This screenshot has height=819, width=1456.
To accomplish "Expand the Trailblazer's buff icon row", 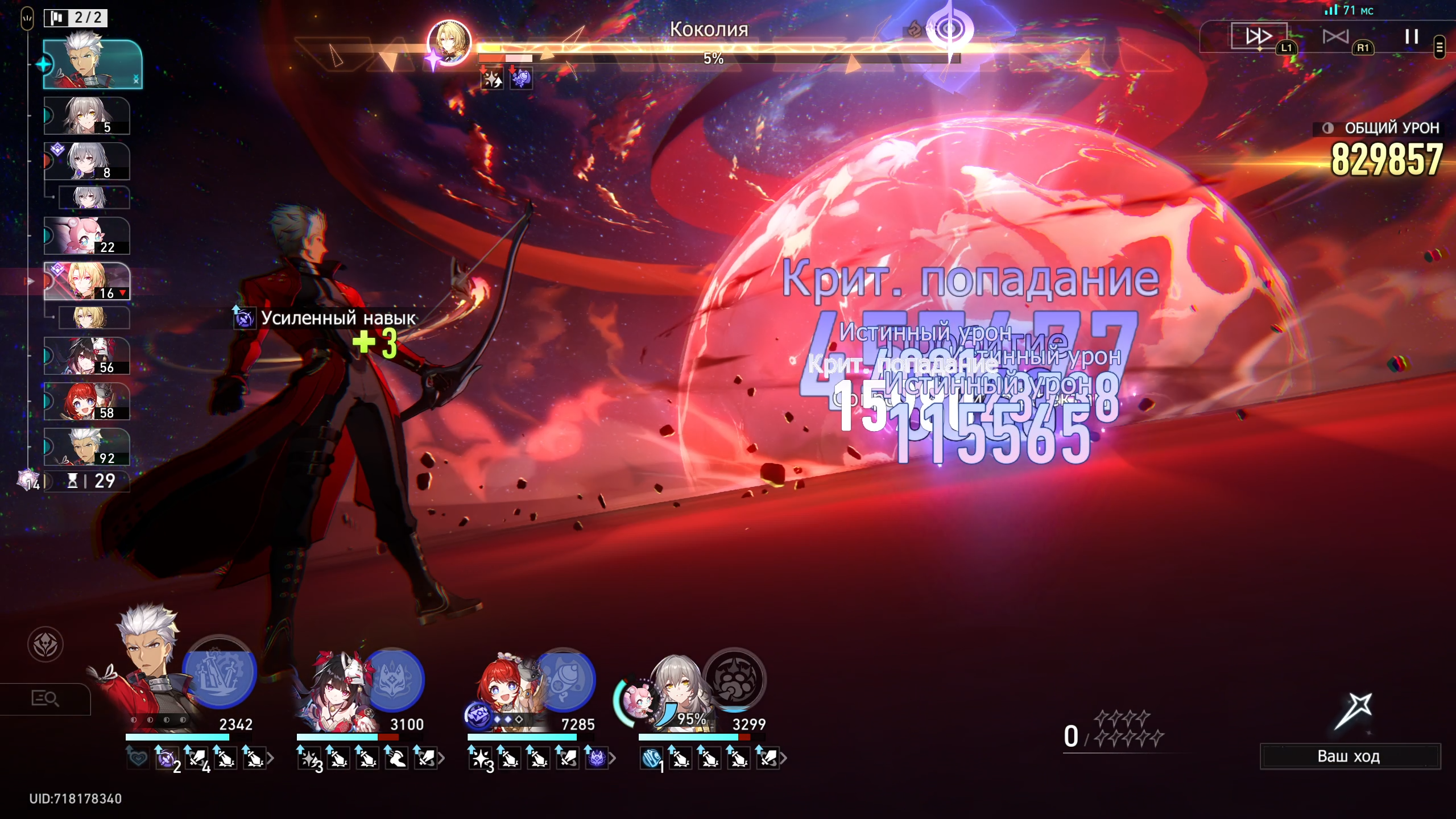I will [783, 758].
